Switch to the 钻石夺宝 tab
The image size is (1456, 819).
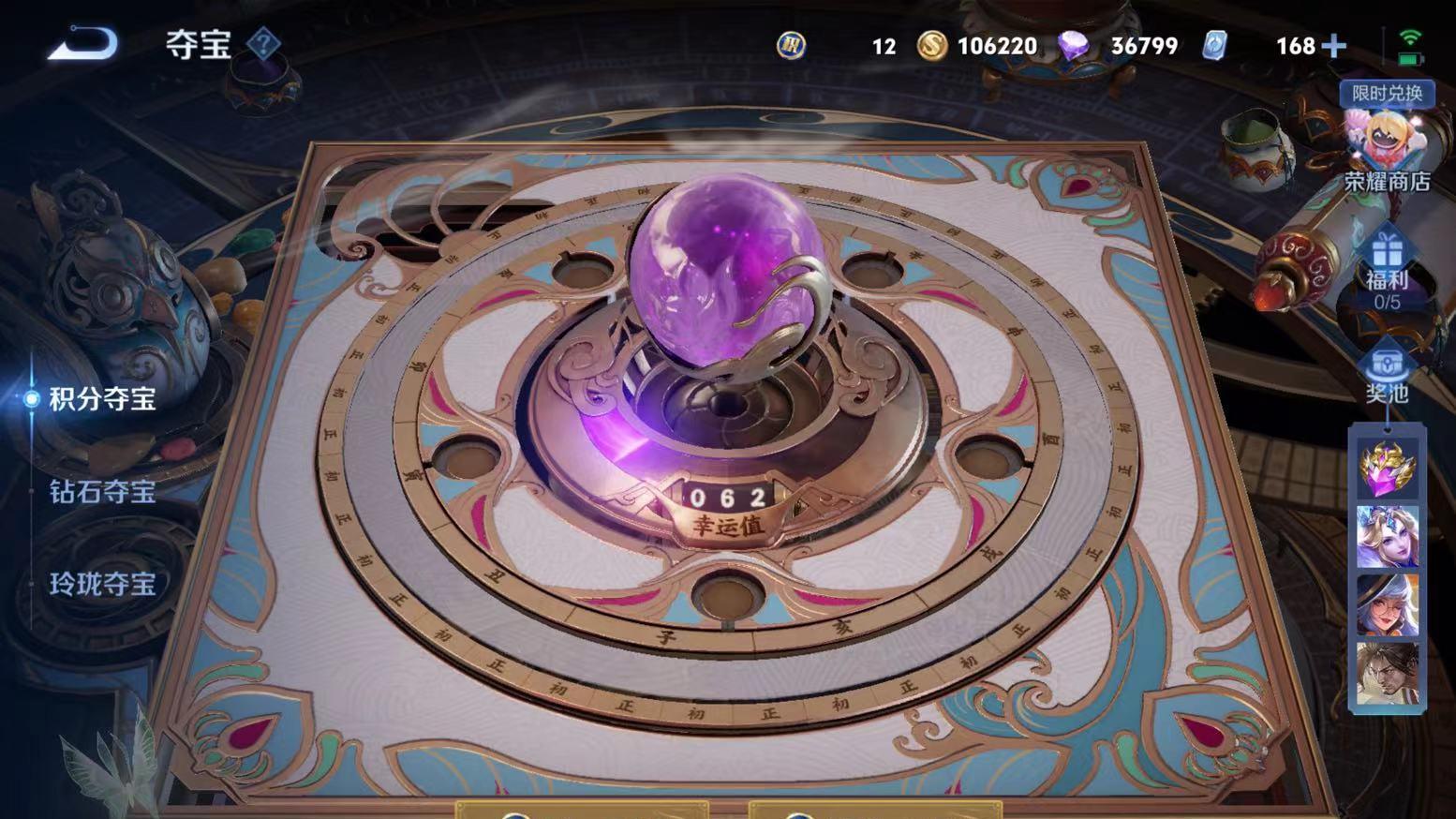pyautogui.click(x=101, y=493)
